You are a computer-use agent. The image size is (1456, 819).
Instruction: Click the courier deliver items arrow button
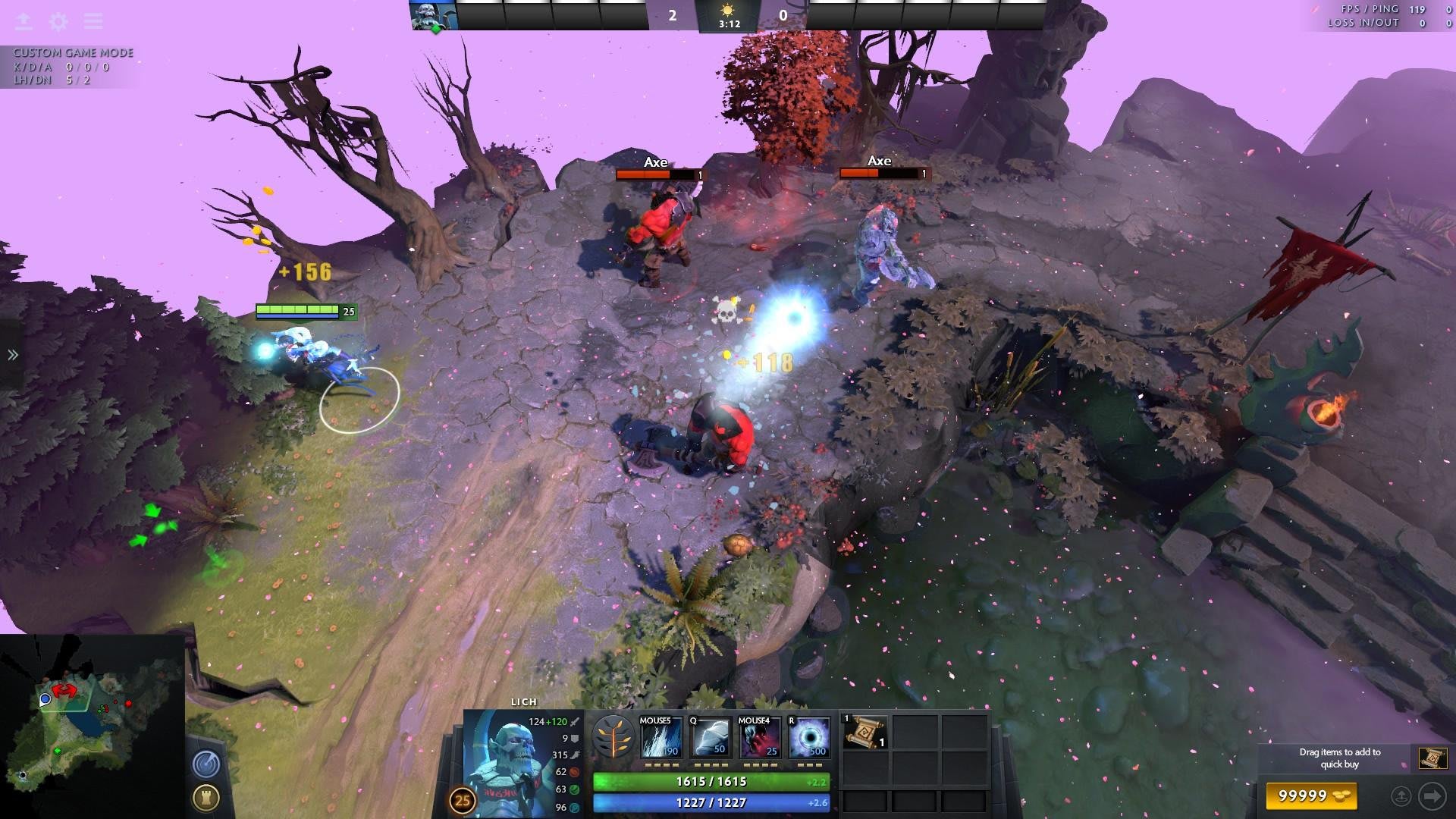(1432, 796)
